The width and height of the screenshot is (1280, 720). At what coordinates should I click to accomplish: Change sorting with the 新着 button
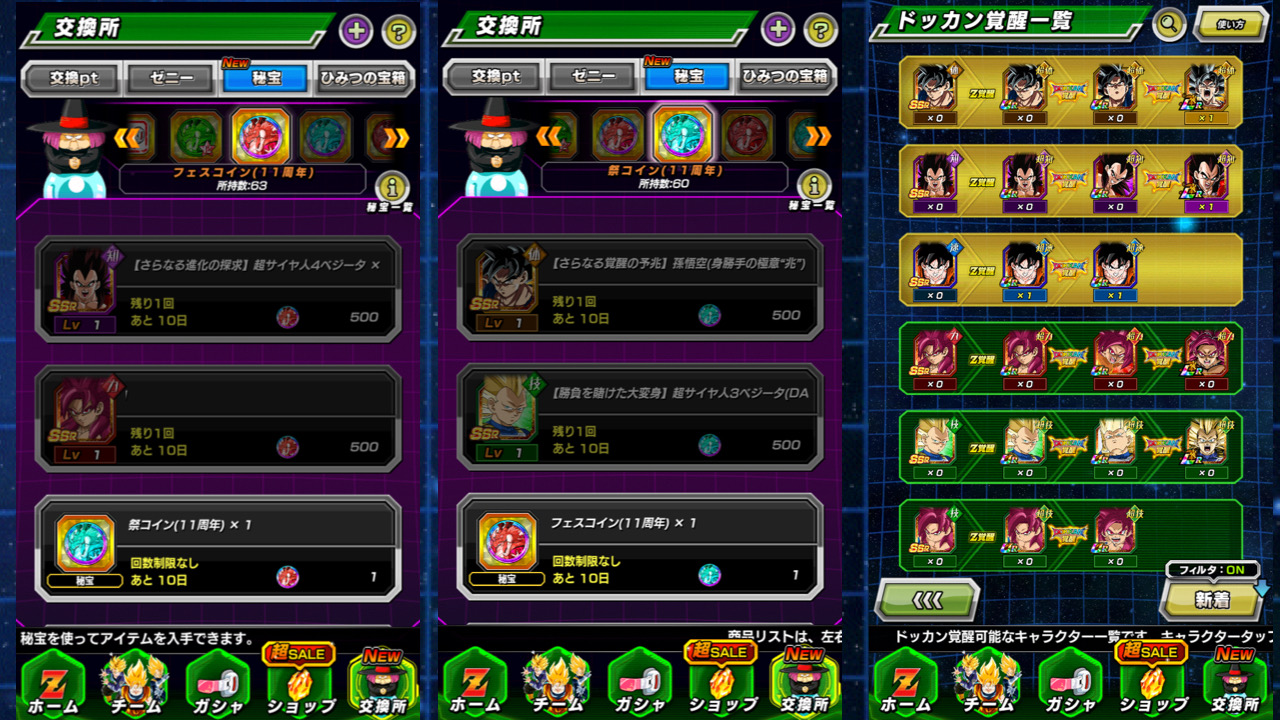(x=1212, y=599)
